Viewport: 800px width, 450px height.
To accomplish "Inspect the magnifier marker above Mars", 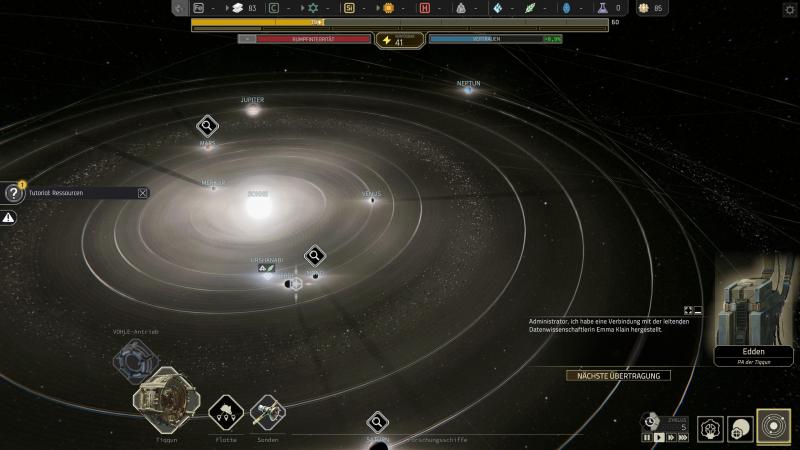I will (207, 126).
